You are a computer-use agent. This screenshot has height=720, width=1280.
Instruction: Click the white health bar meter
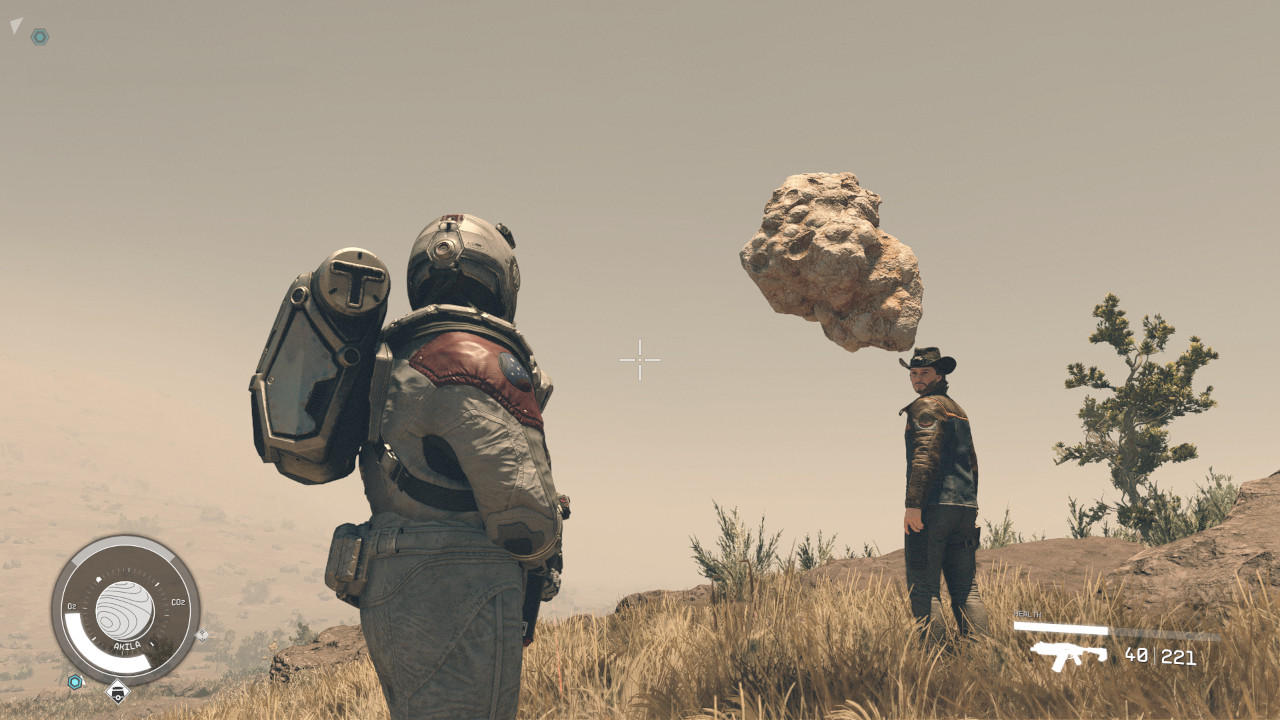(x=1060, y=627)
